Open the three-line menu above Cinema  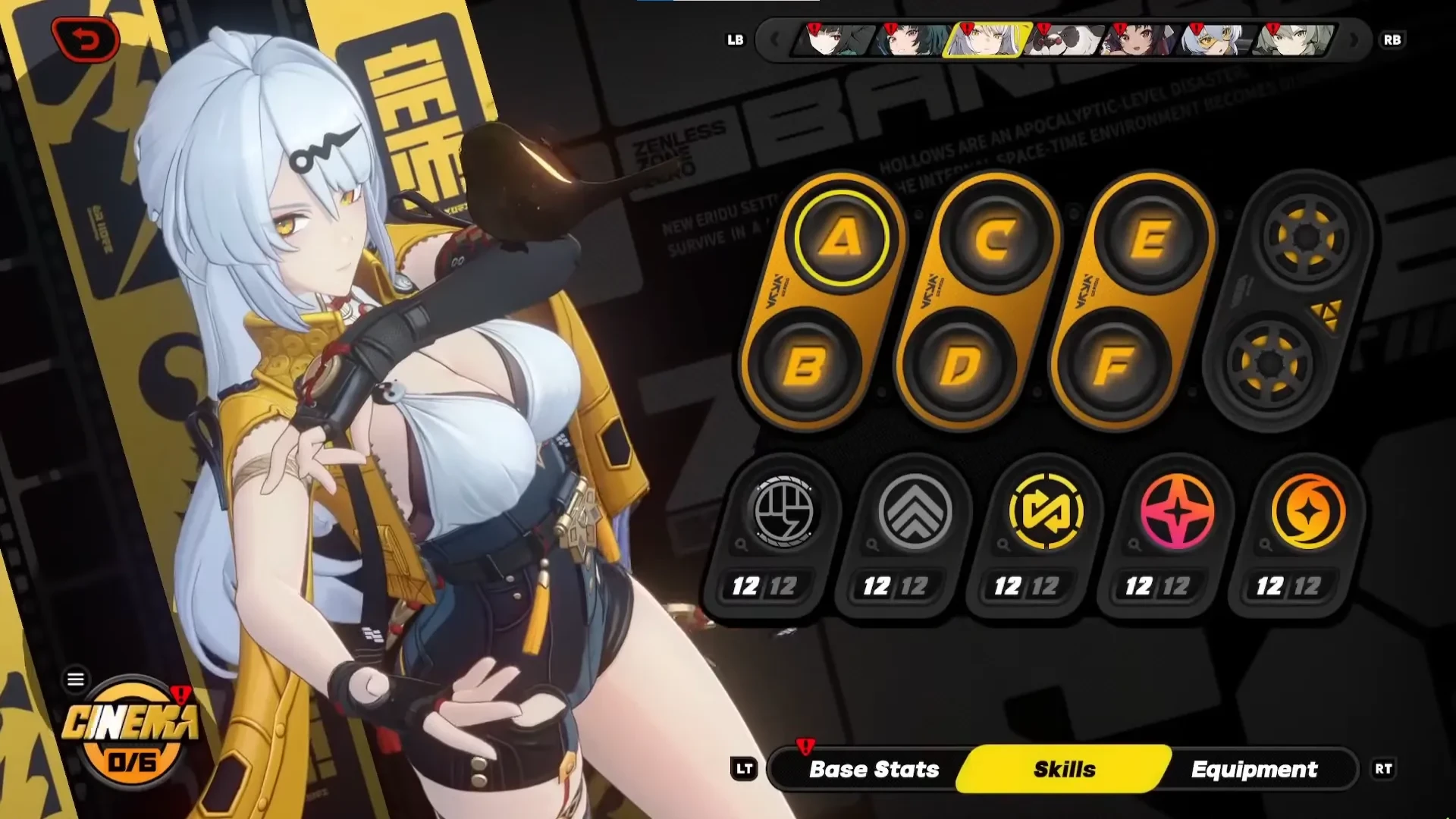pyautogui.click(x=76, y=679)
